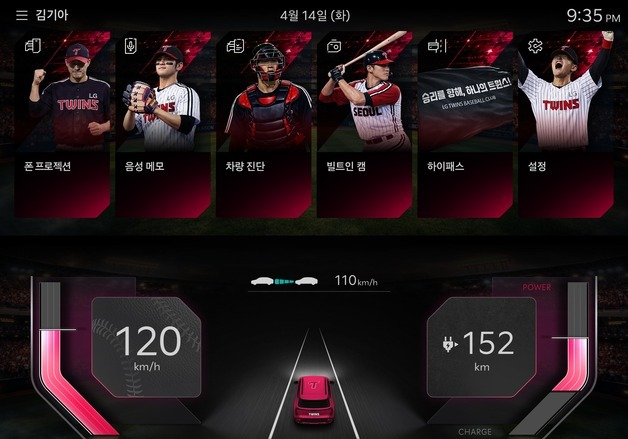628x439 pixels.
Task: Select the 음성 메모 voice memo tile
Action: 164,125
